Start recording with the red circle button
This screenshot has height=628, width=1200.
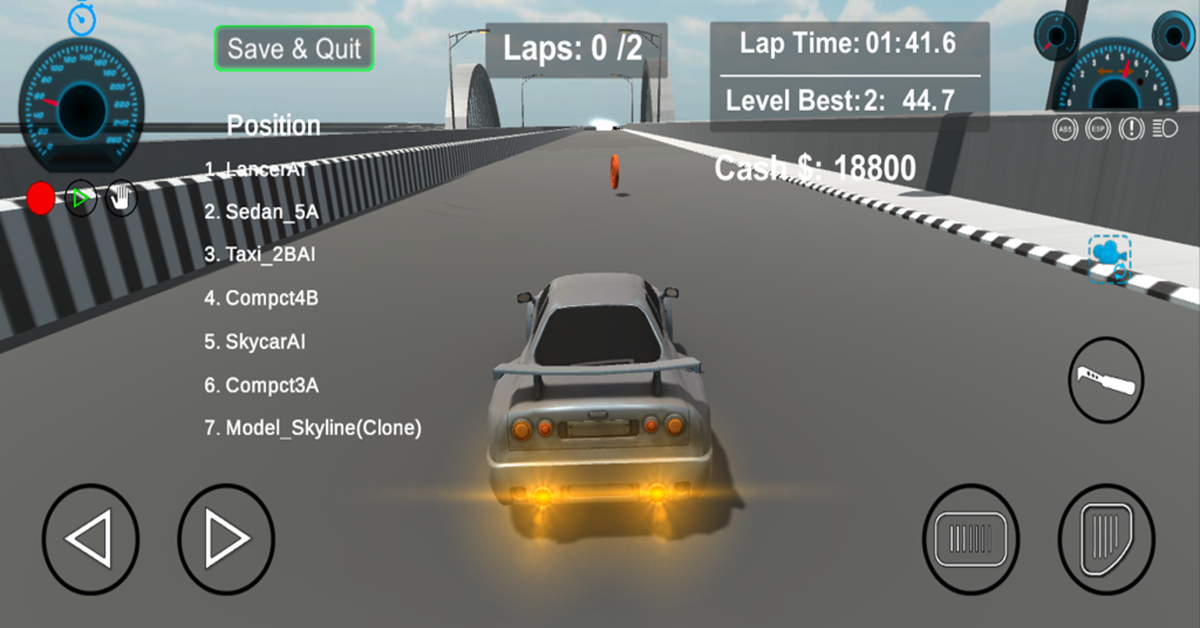click(x=41, y=198)
